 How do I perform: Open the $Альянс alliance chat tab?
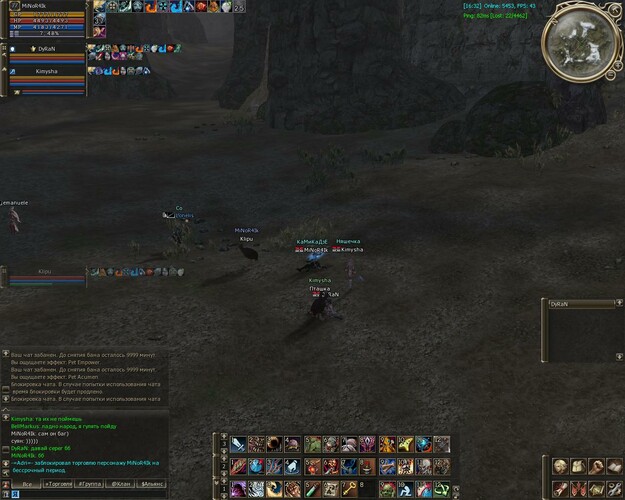152,483
